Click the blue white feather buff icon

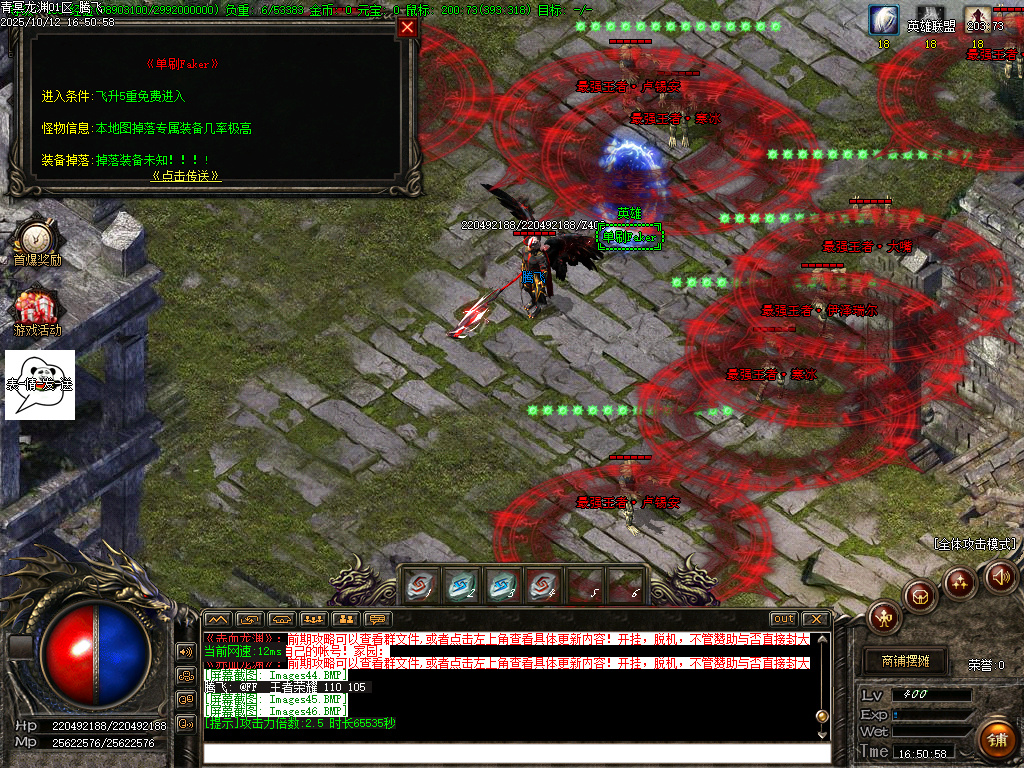click(883, 20)
